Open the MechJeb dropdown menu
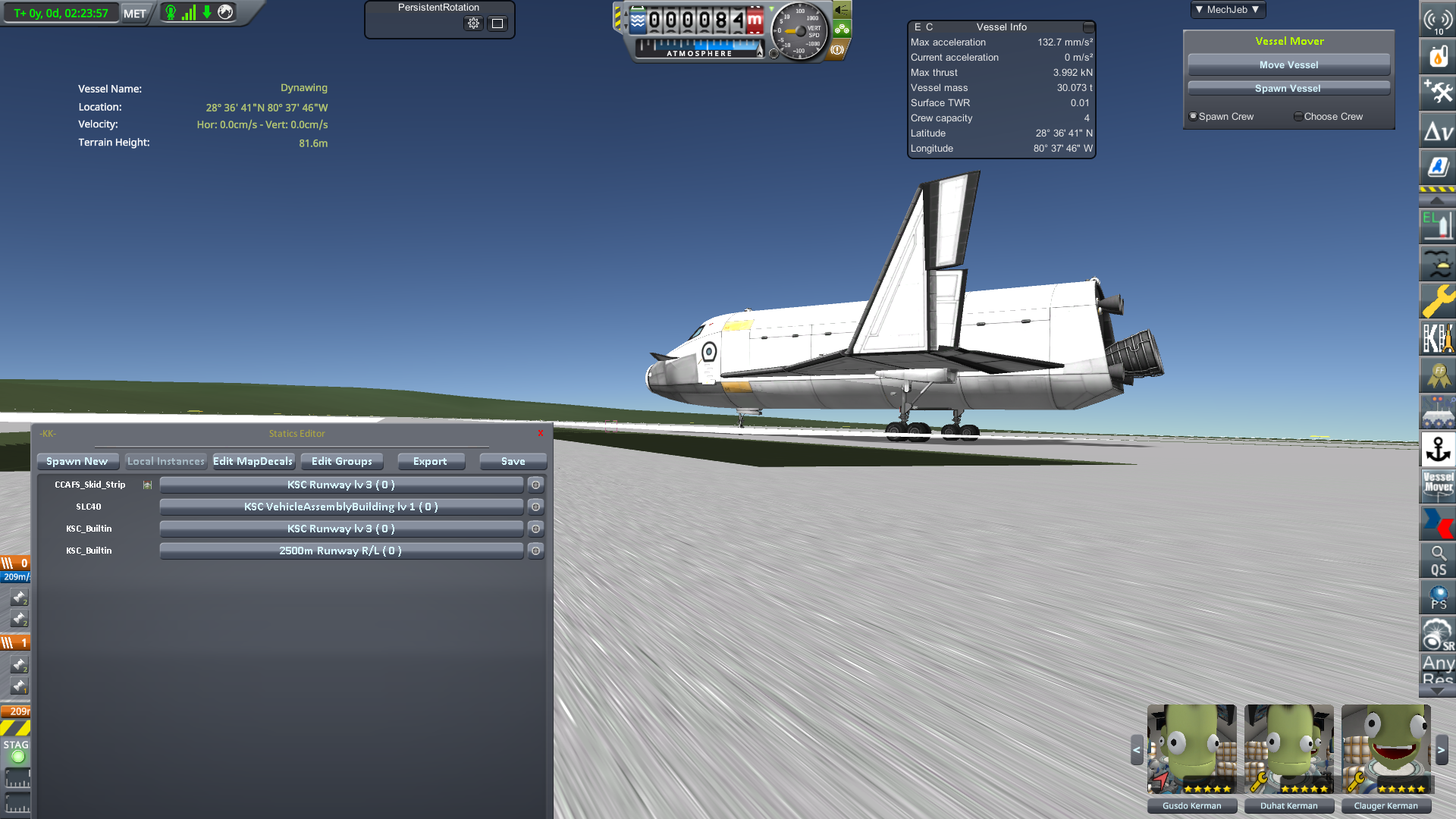Image resolution: width=1456 pixels, height=819 pixels. (x=1227, y=10)
